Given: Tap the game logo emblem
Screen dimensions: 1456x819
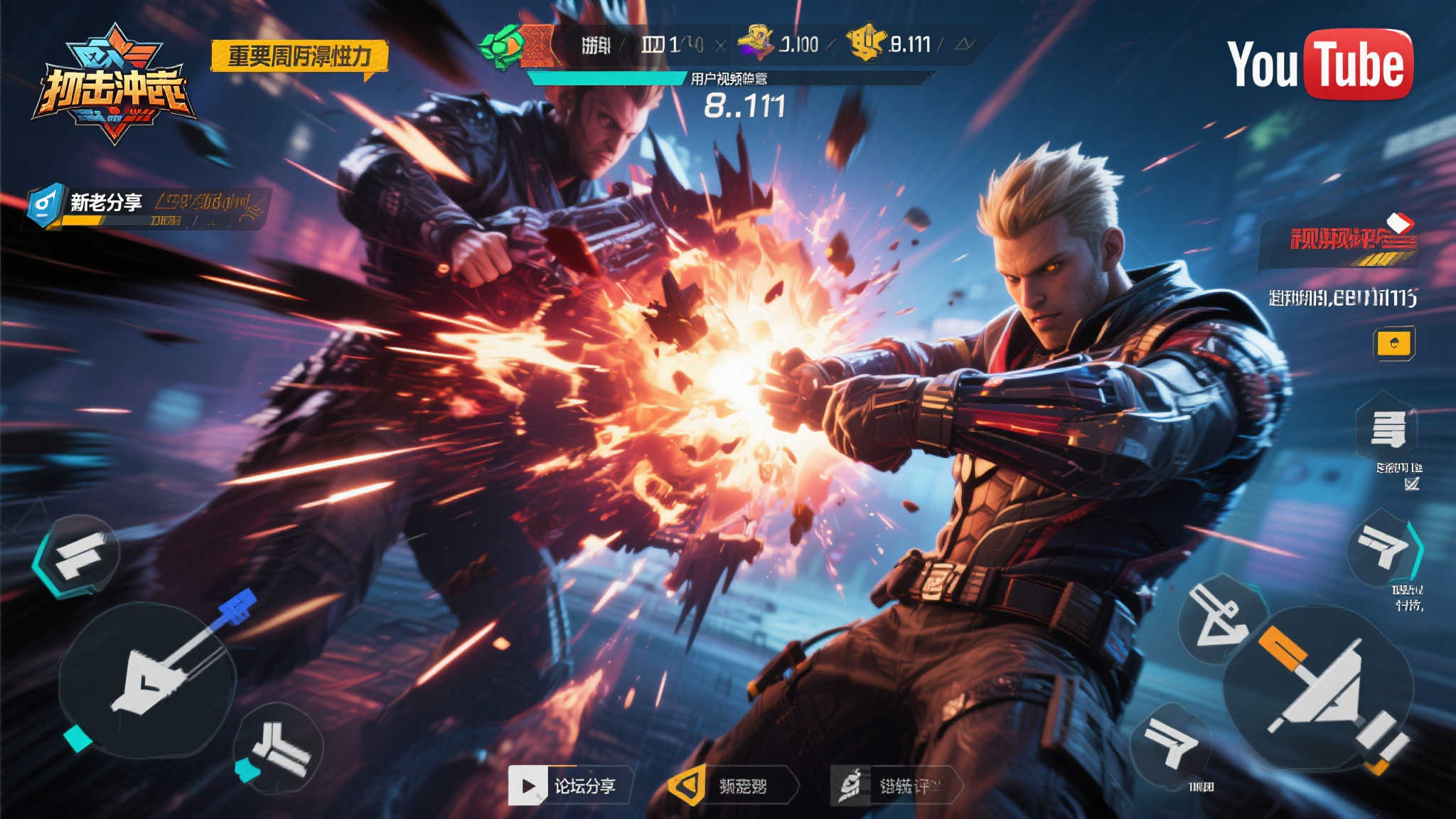Looking at the screenshot, I should coord(114,85).
